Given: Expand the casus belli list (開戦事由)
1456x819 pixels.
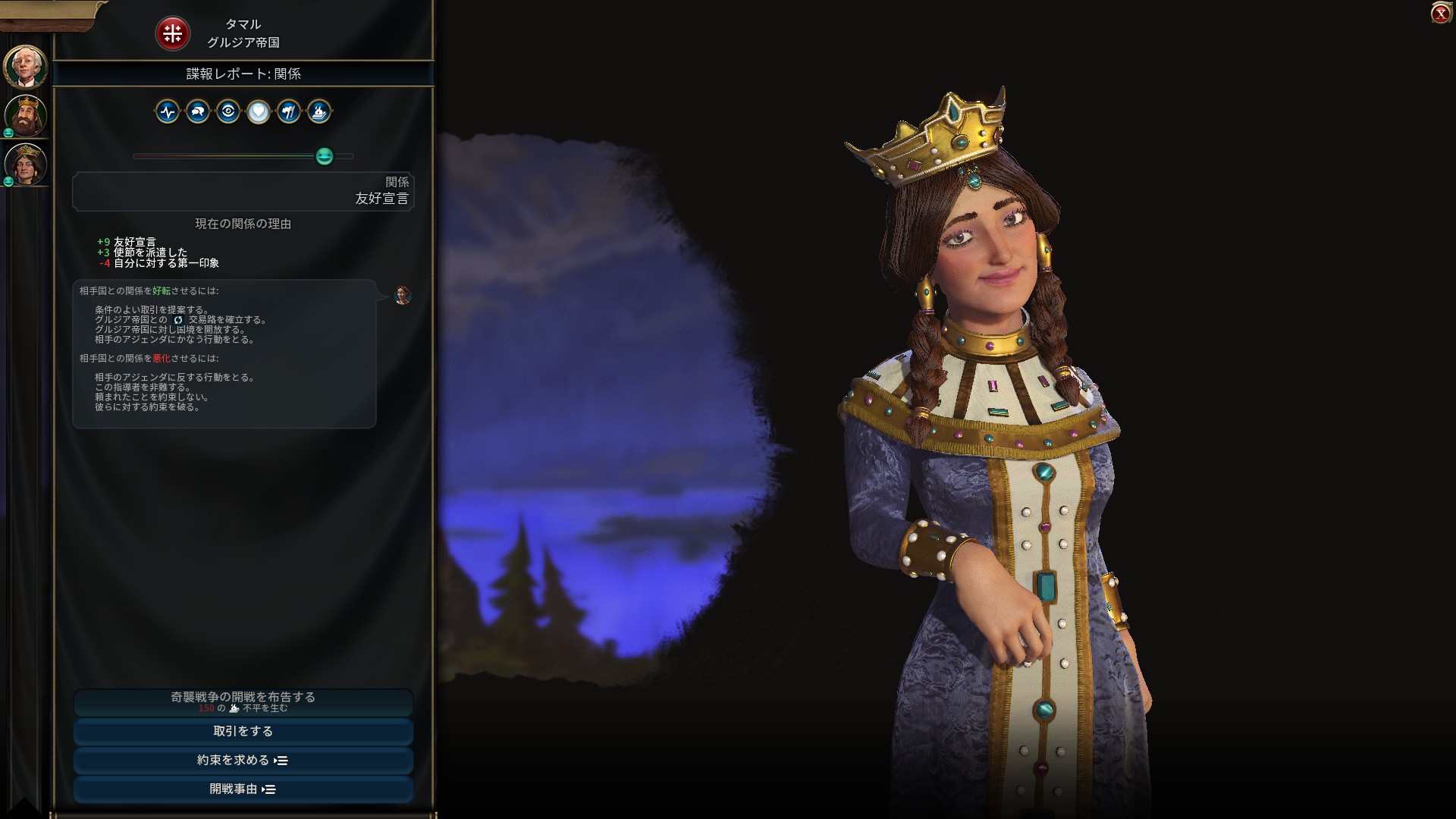Looking at the screenshot, I should 243,789.
